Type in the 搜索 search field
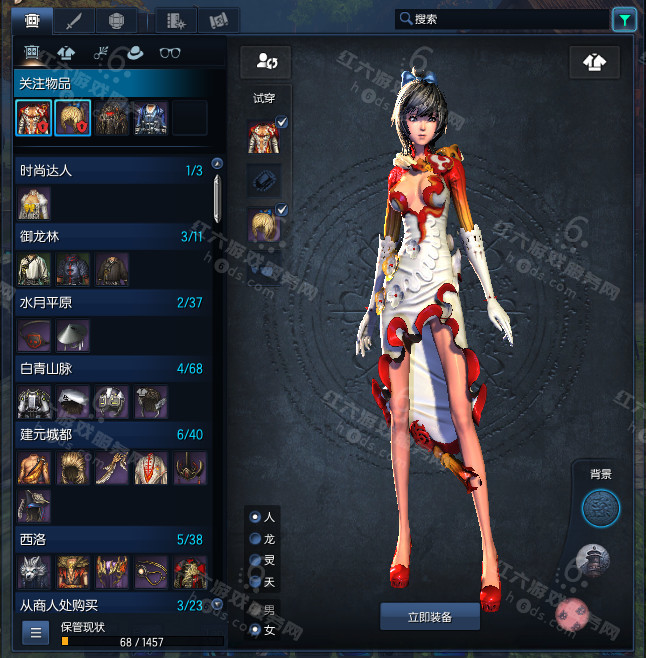The width and height of the screenshot is (646, 658). [500, 18]
